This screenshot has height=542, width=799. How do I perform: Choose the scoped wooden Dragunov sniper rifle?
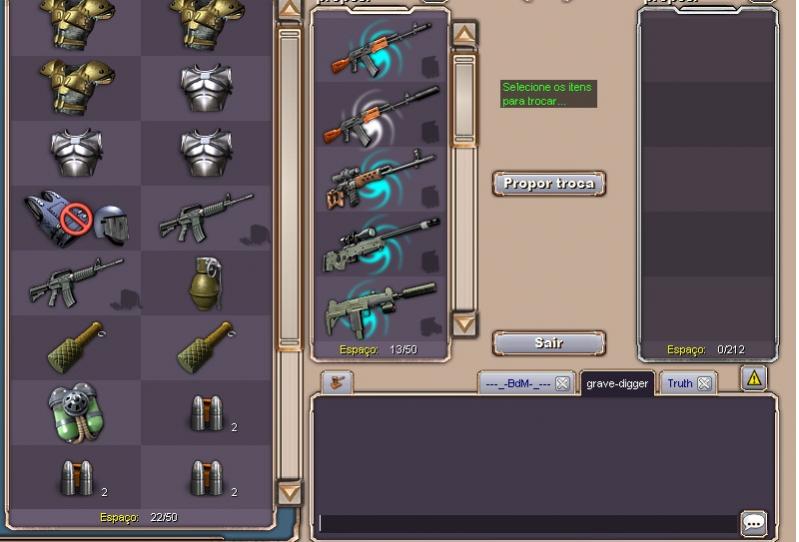coord(380,178)
